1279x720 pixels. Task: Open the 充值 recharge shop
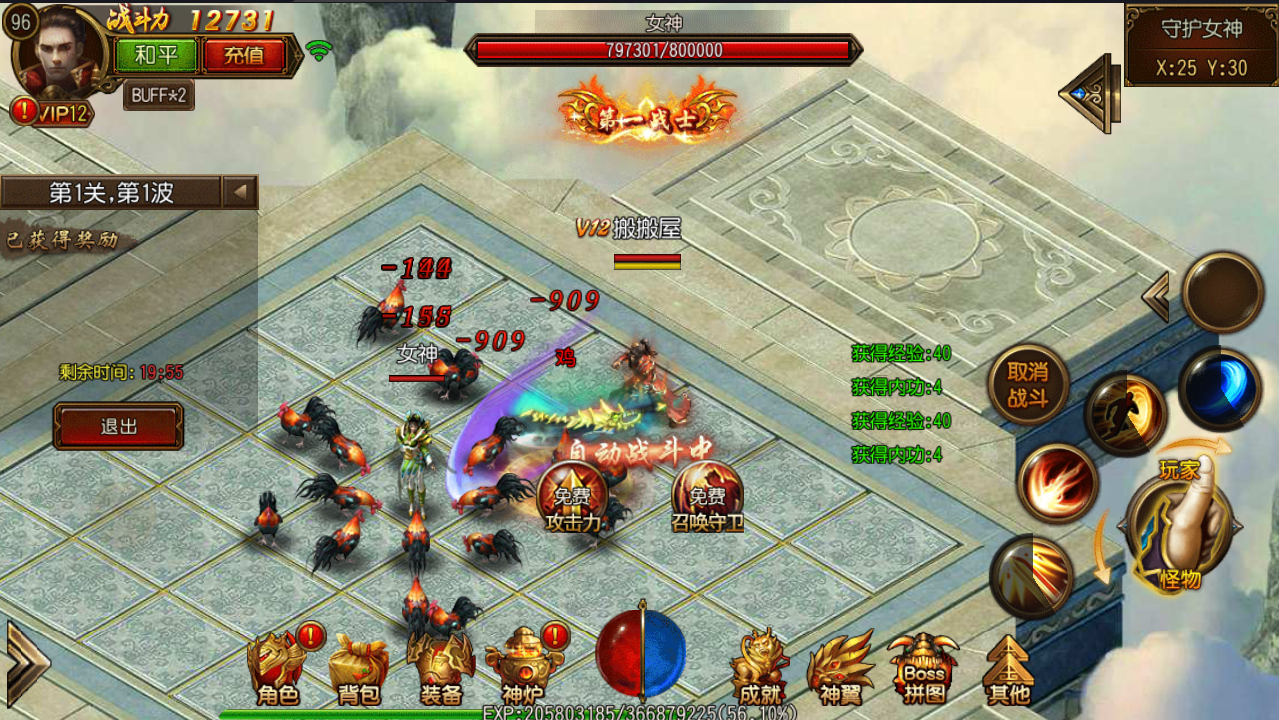[x=243, y=55]
